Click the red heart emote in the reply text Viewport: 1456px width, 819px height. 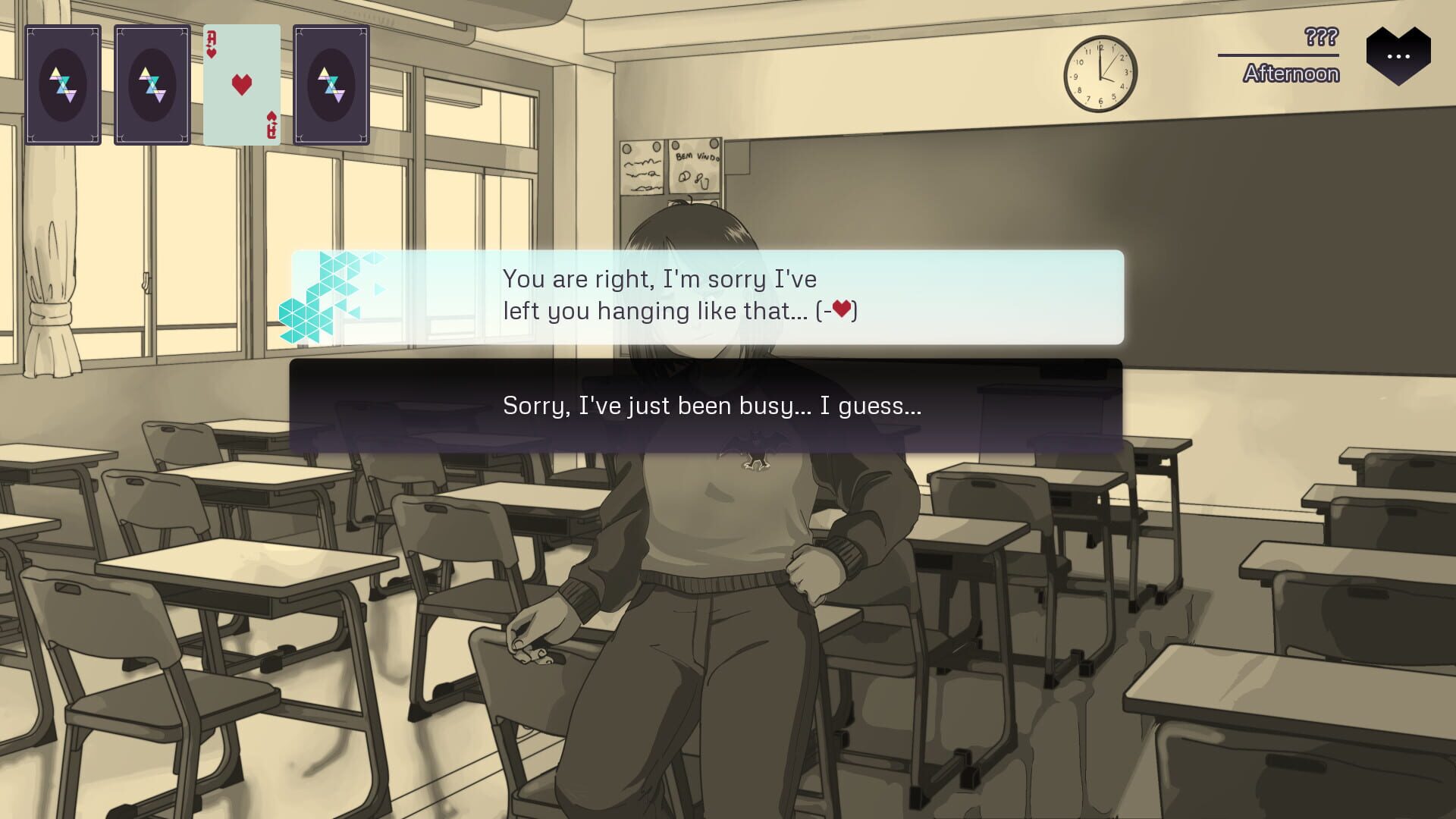(x=842, y=309)
